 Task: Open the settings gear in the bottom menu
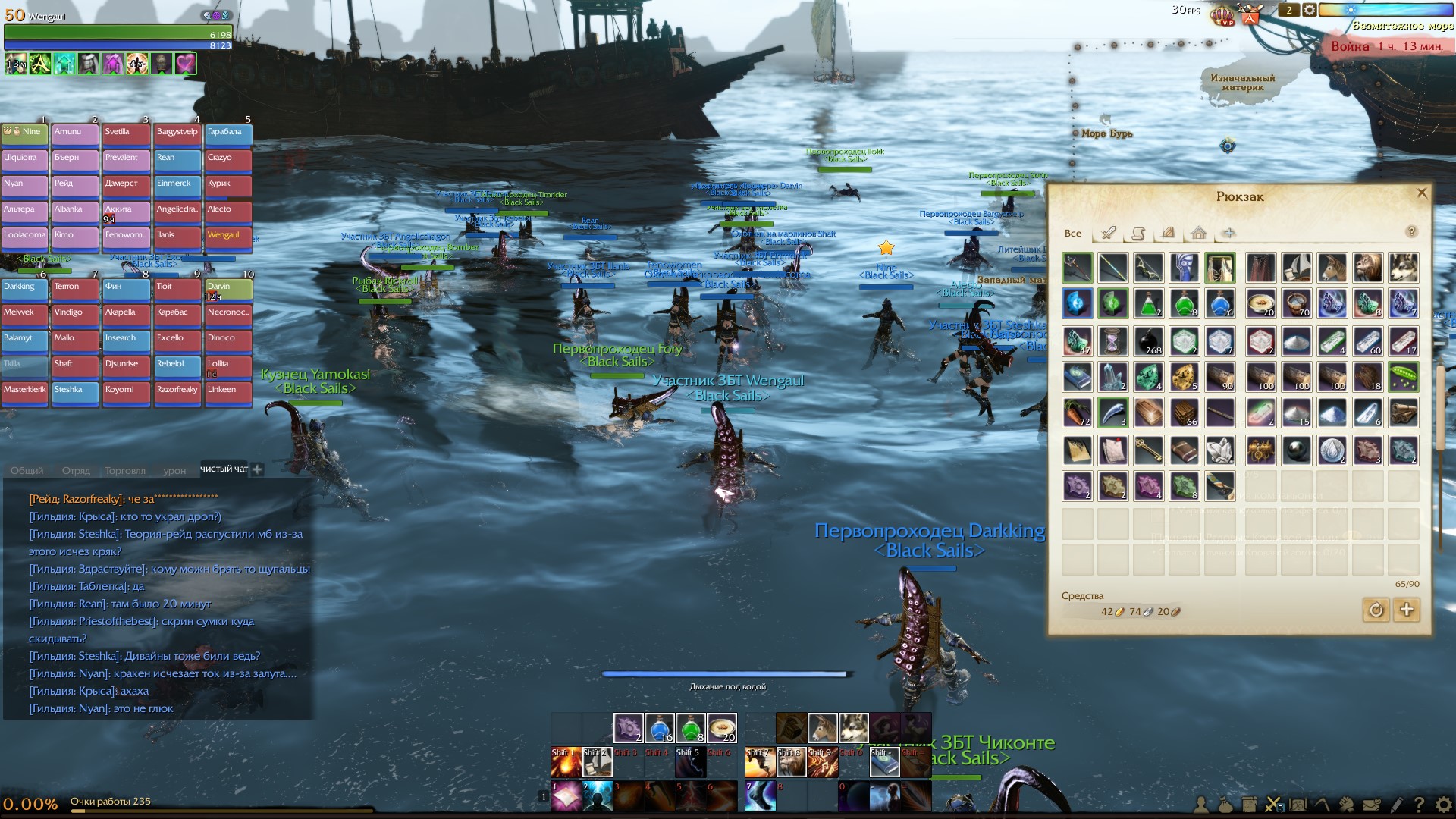(1442, 805)
